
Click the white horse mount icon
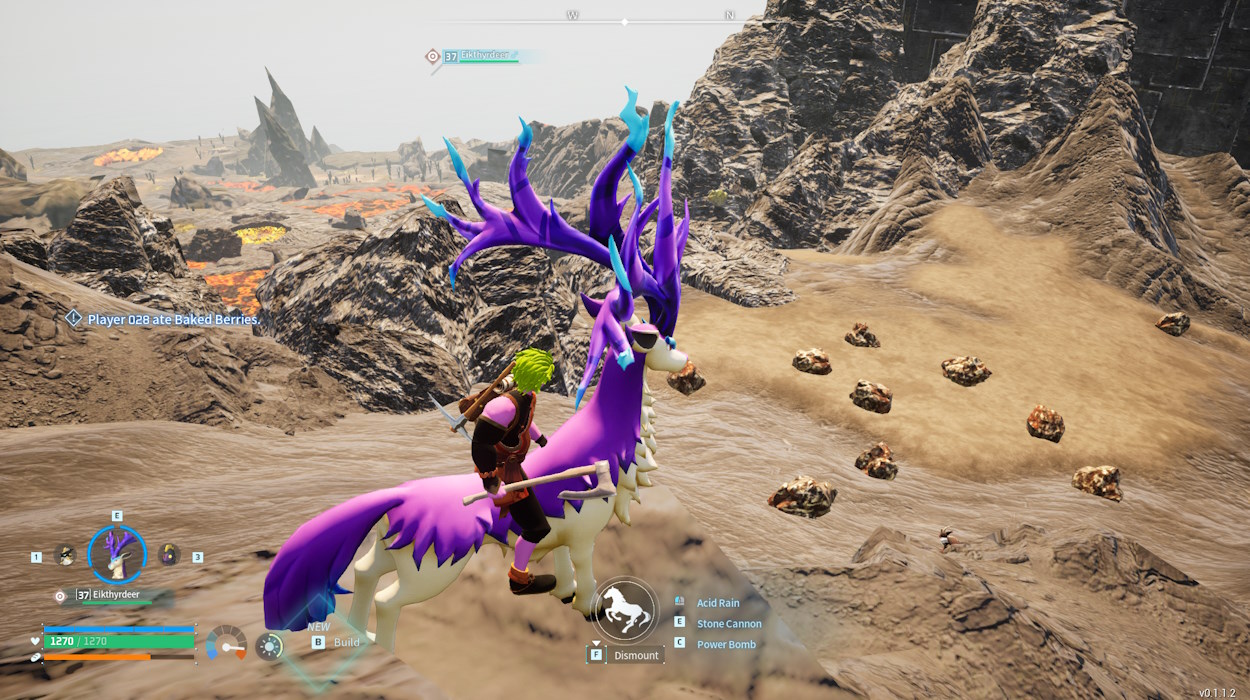coord(625,610)
